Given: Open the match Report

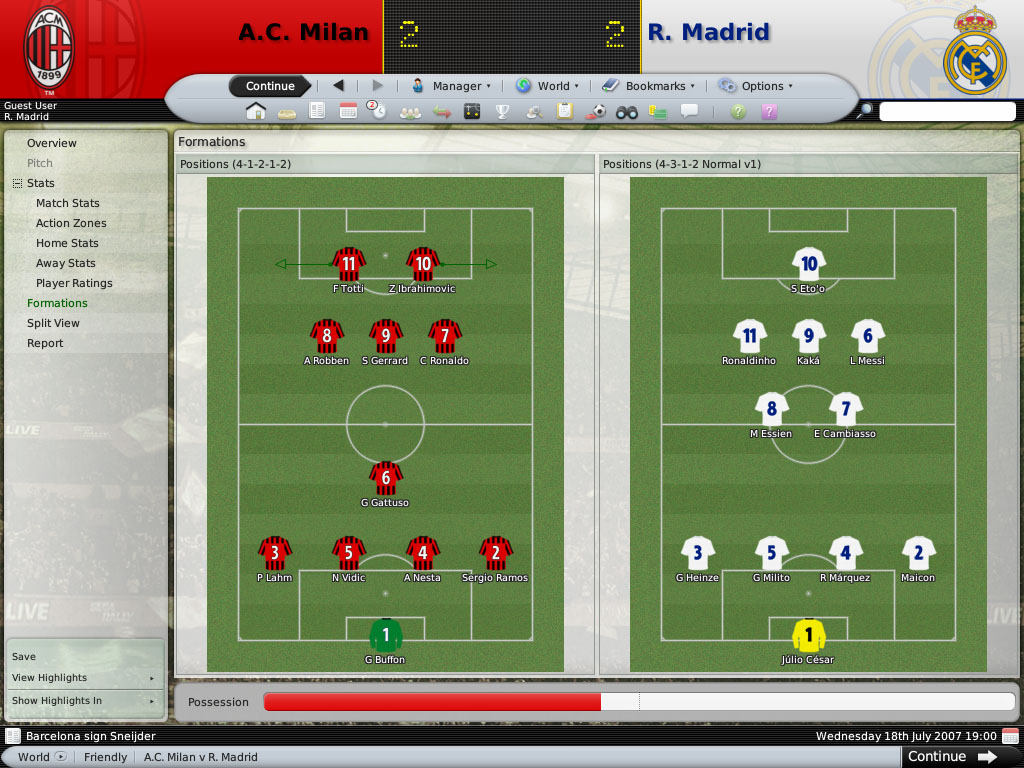Looking at the screenshot, I should point(45,343).
